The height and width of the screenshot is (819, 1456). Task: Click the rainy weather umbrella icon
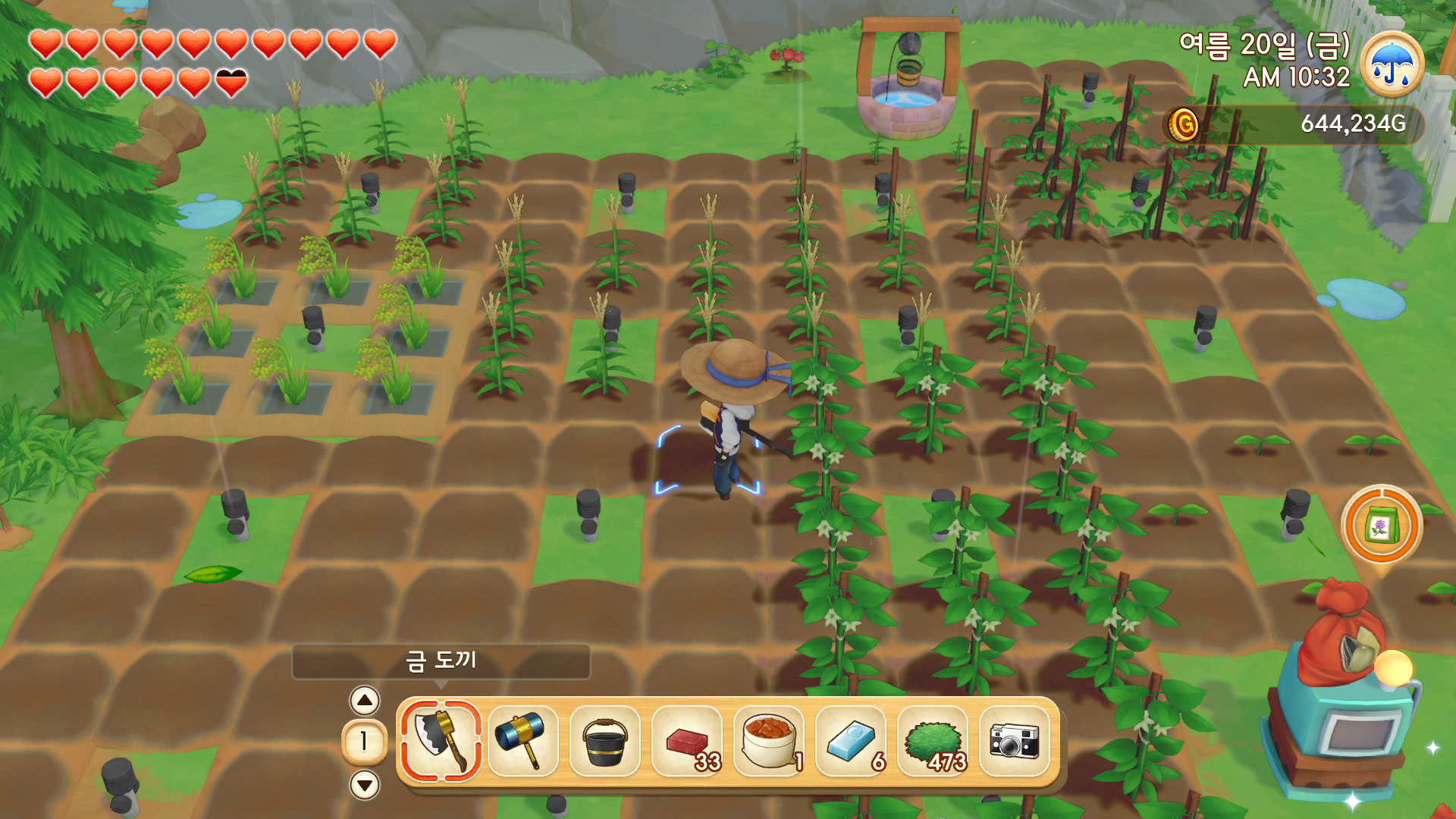tap(1392, 64)
